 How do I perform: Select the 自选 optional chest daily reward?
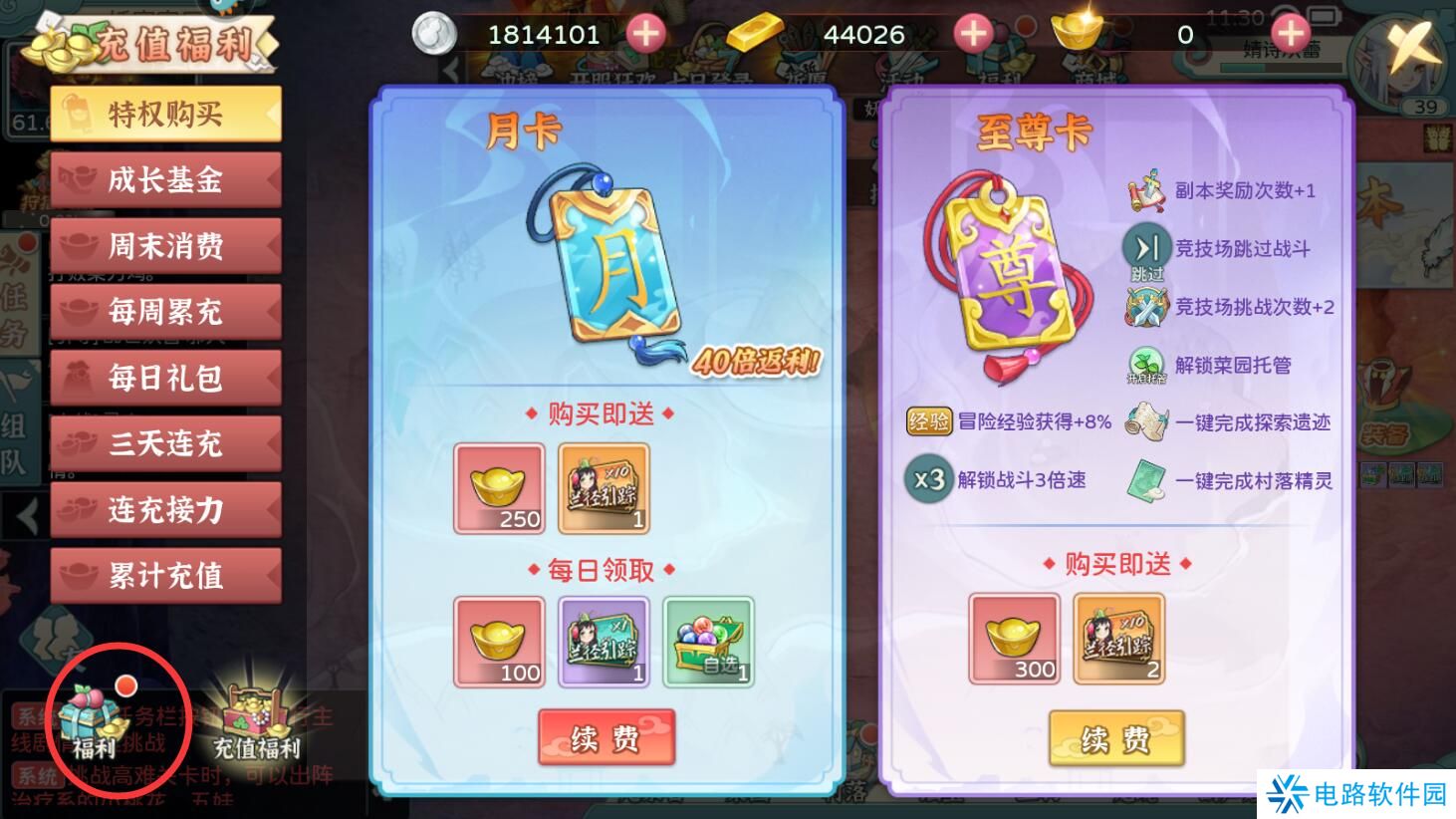point(709,643)
